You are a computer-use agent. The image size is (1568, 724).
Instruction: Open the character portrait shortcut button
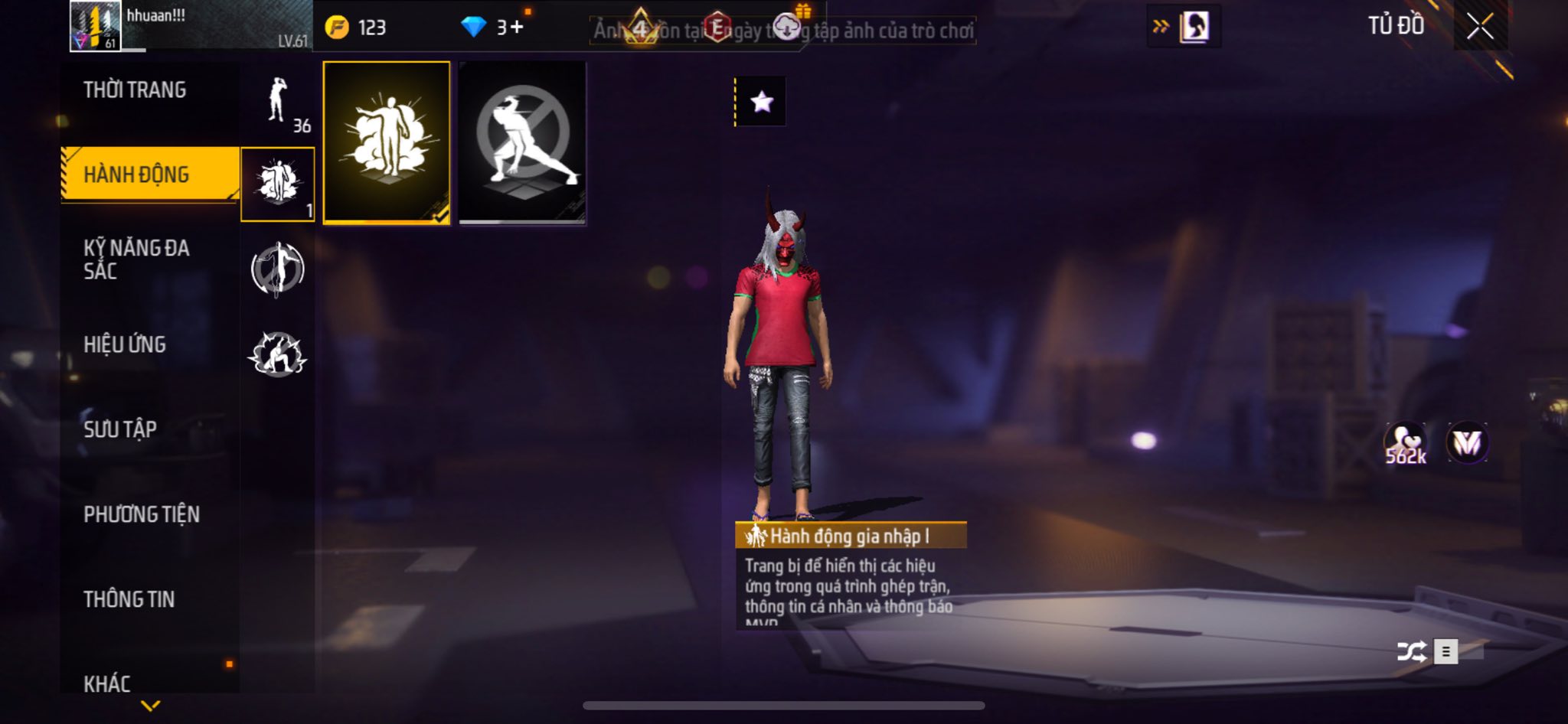pos(1194,28)
